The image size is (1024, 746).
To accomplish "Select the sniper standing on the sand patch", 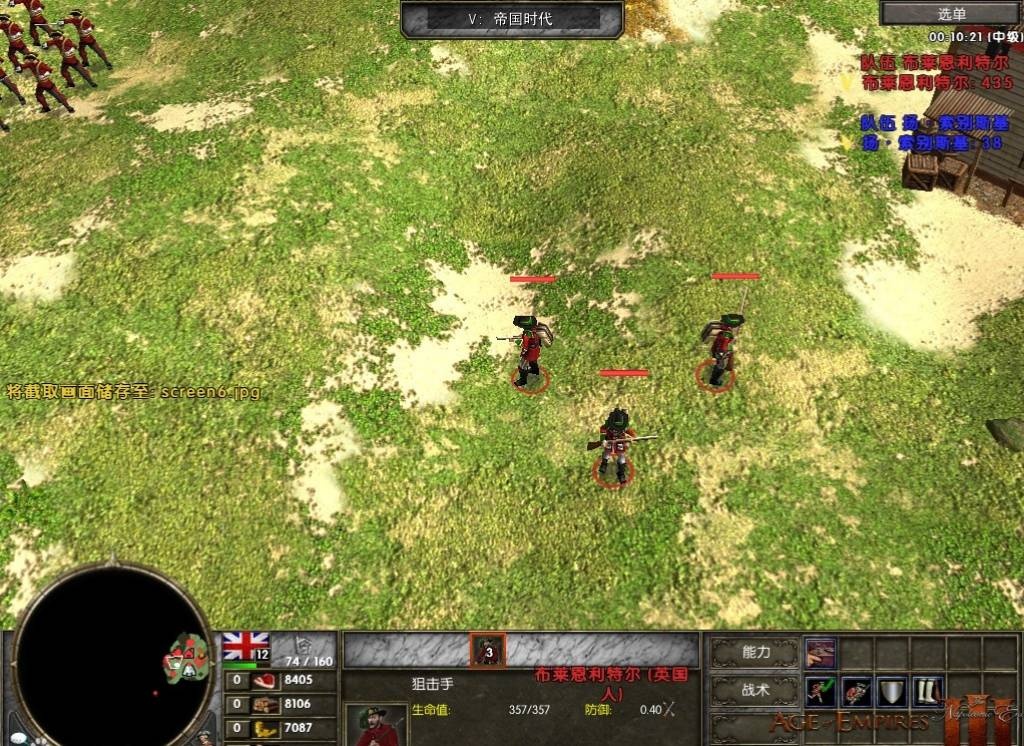I will click(529, 350).
